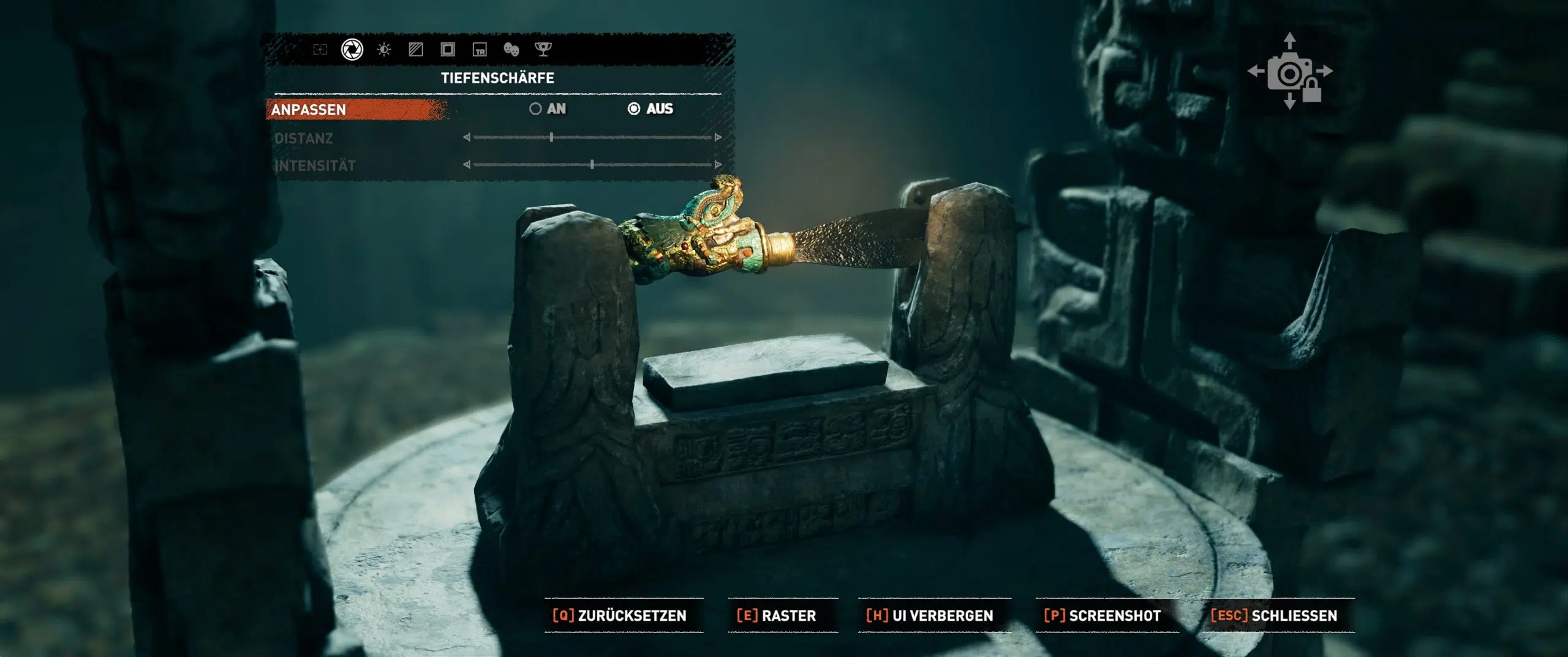This screenshot has height=657, width=1568.
Task: Open the focus frame tab
Action: pyautogui.click(x=320, y=50)
